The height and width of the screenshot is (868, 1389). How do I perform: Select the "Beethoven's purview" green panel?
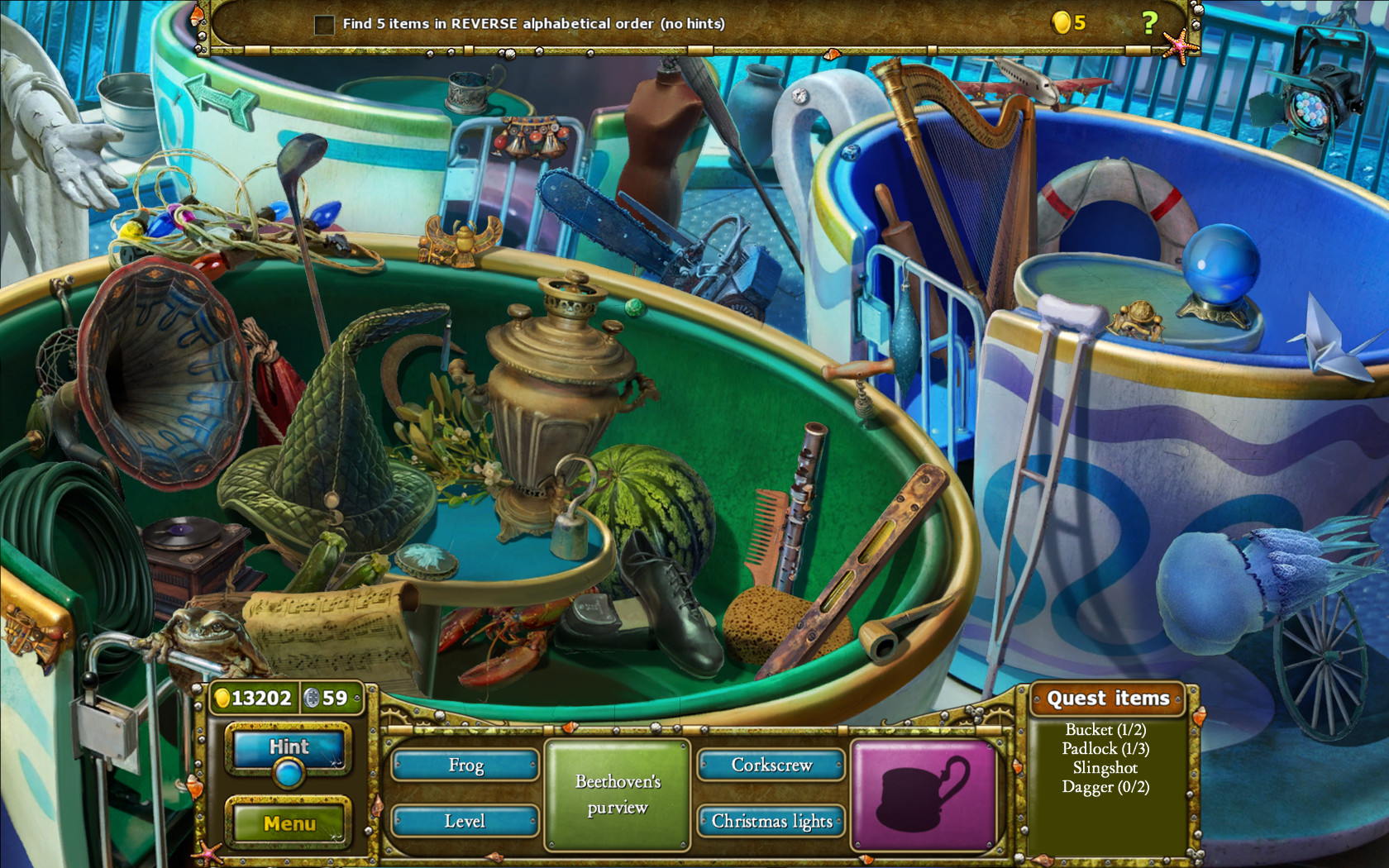(x=617, y=794)
